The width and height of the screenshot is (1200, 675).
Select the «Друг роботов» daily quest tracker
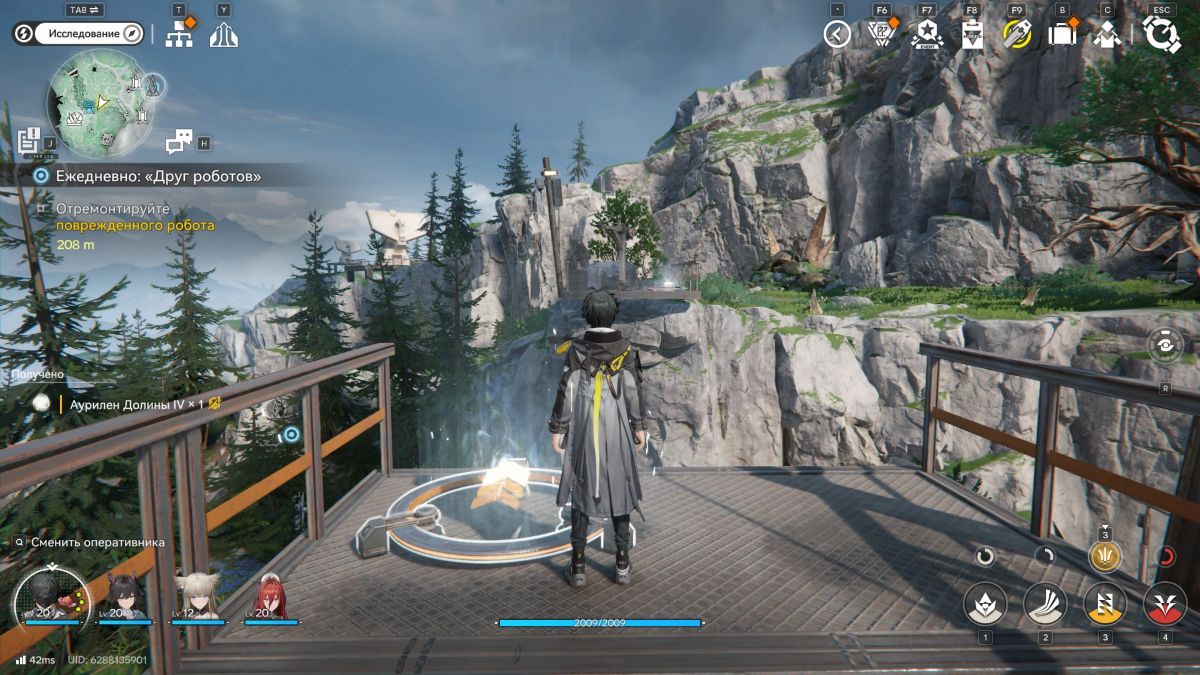click(x=150, y=176)
